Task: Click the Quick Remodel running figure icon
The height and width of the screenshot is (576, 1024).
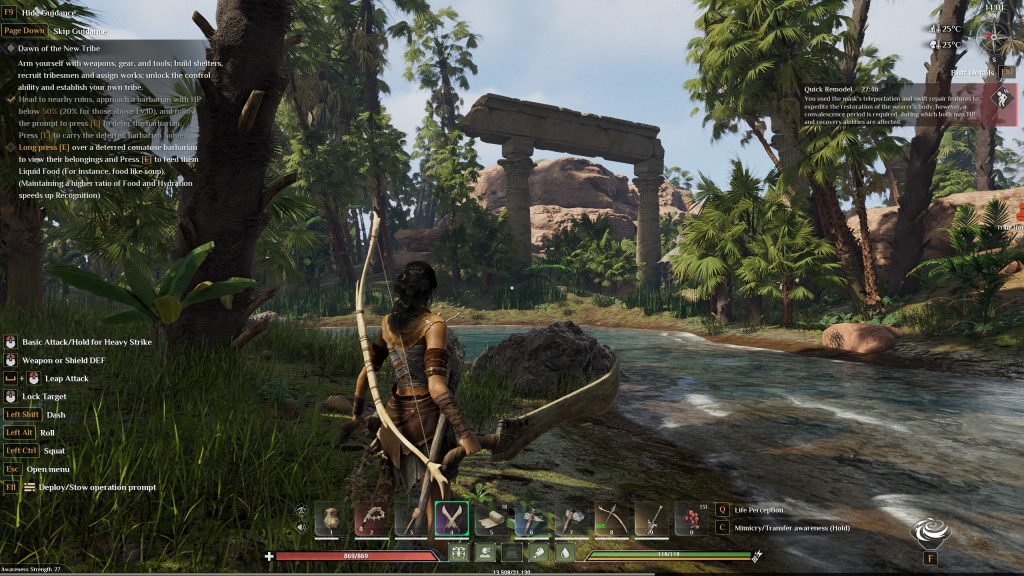Action: pyautogui.click(x=1000, y=100)
